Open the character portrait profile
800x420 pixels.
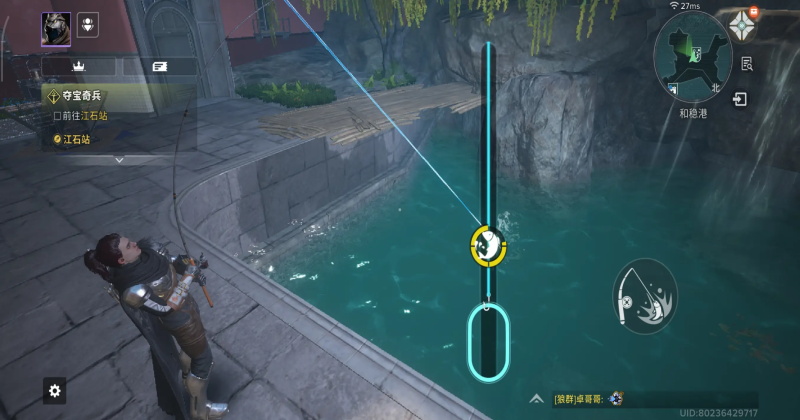(x=56, y=28)
